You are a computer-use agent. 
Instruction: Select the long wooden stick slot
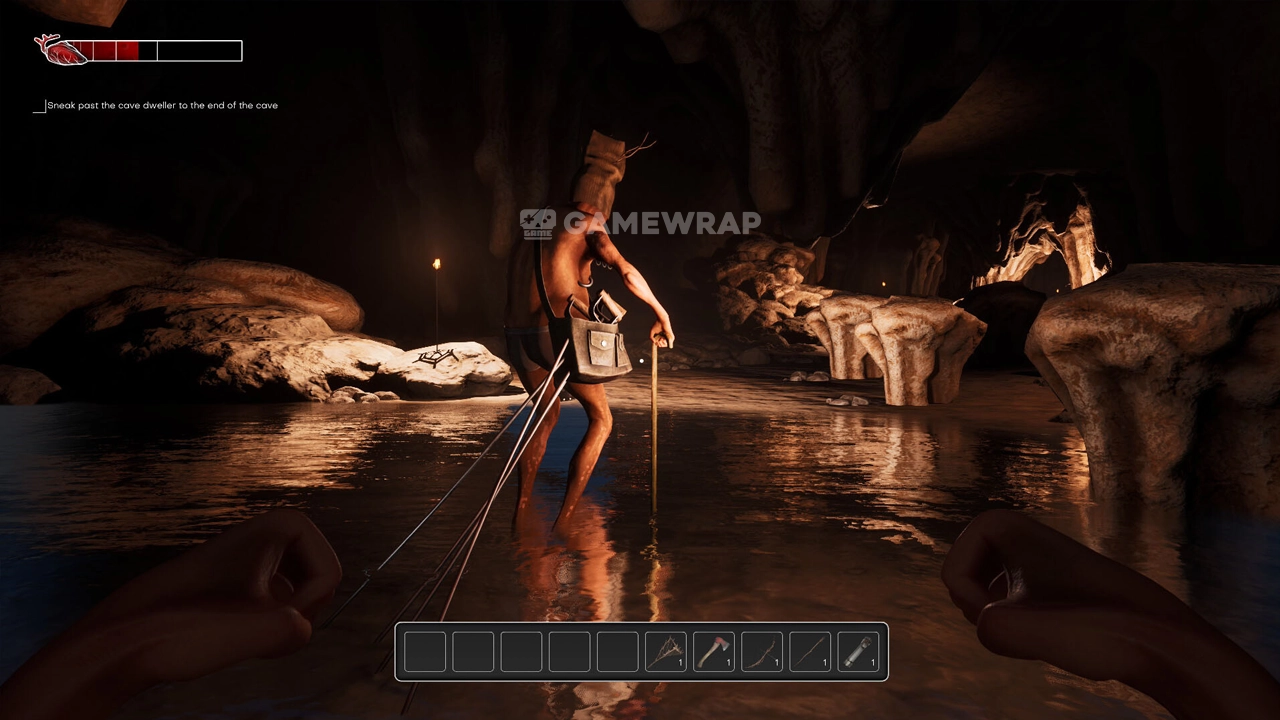click(x=809, y=652)
